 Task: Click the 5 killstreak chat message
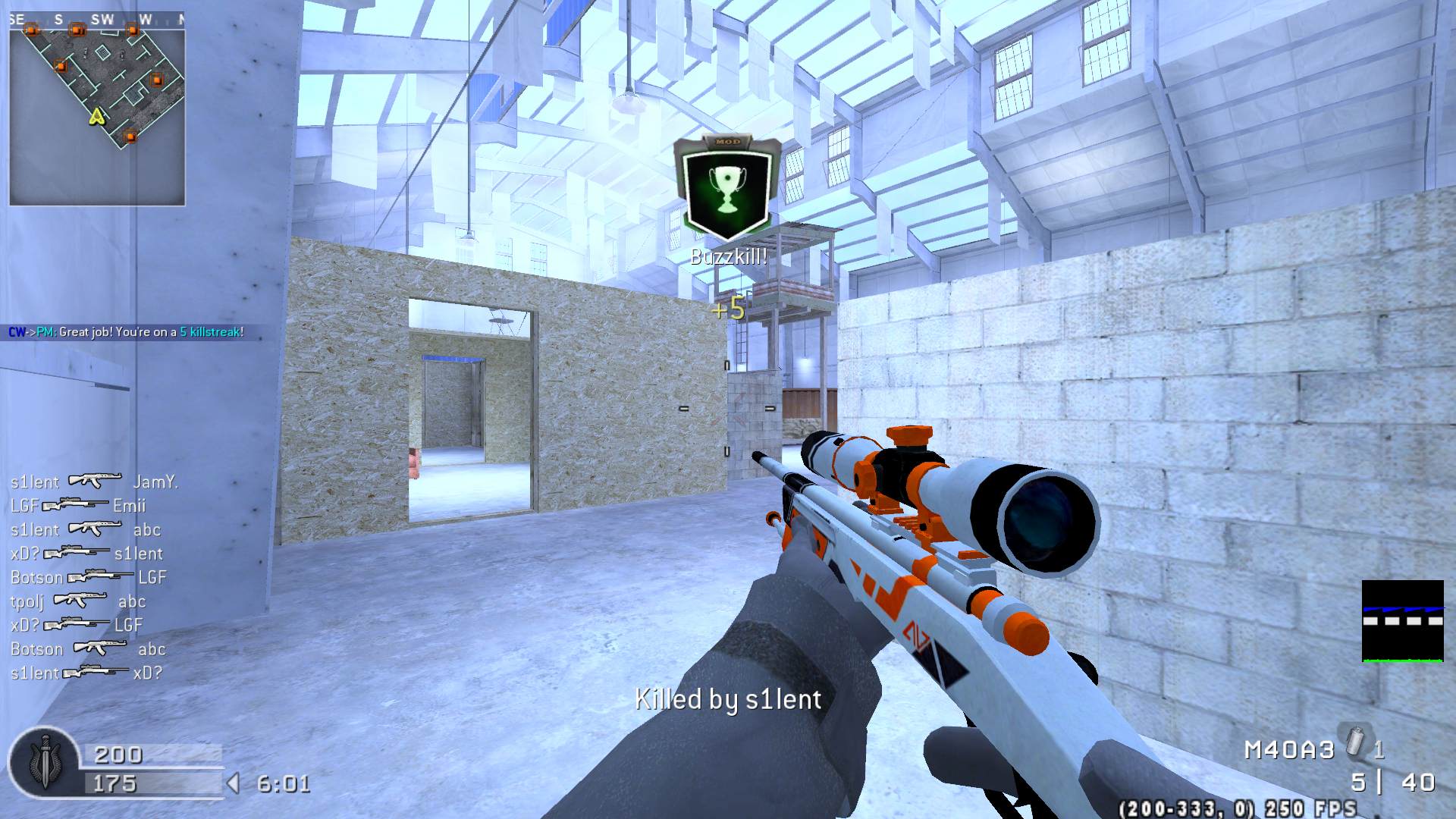[x=126, y=332]
